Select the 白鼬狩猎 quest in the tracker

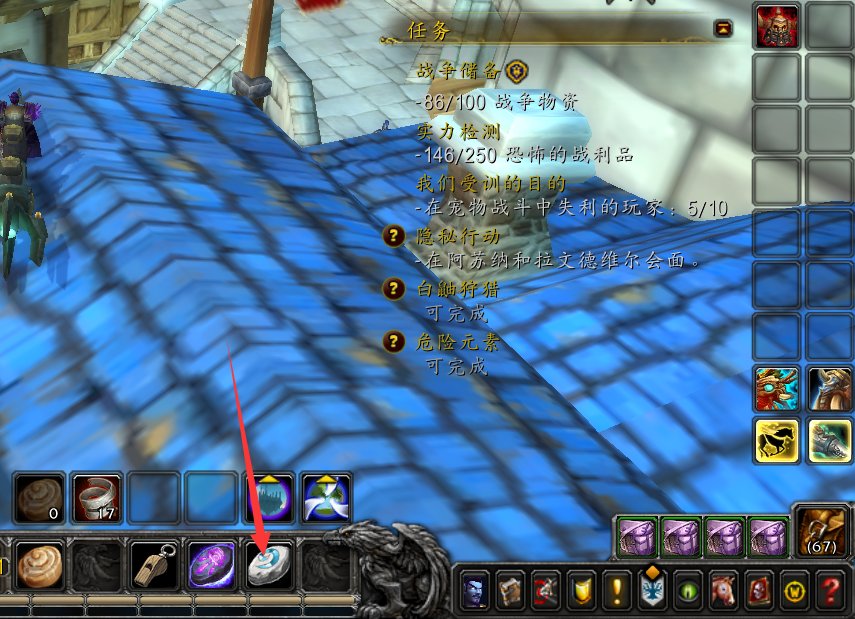tap(457, 289)
